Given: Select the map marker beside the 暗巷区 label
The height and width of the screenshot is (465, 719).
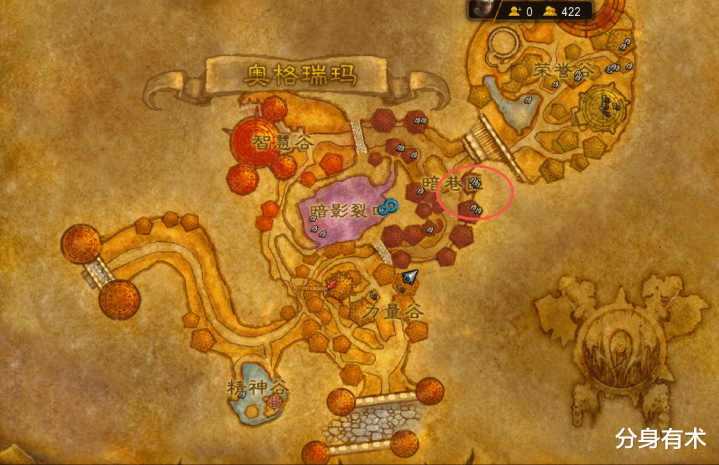Looking at the screenshot, I should click(x=476, y=183).
